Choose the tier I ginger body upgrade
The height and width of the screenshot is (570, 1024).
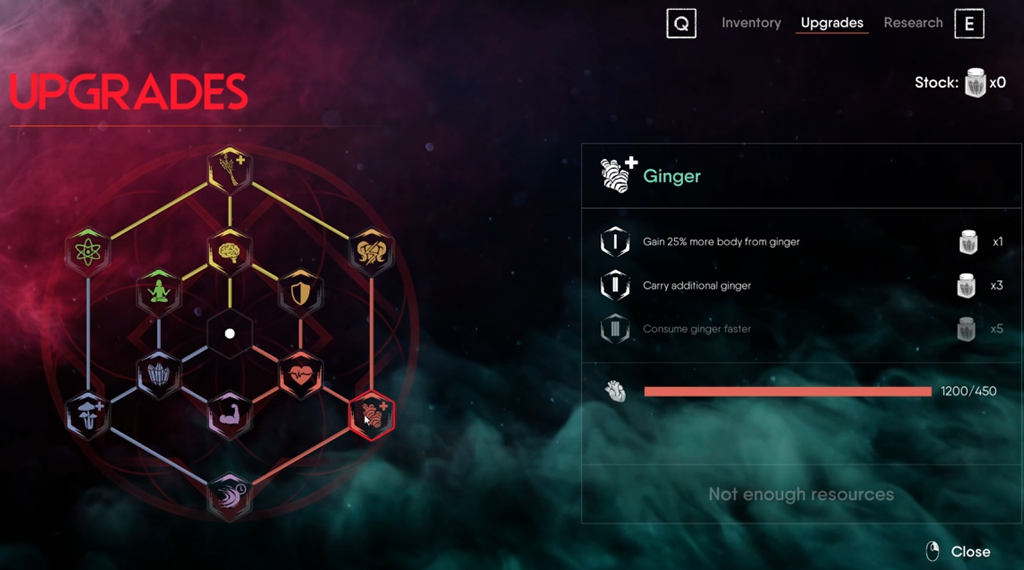720,242
